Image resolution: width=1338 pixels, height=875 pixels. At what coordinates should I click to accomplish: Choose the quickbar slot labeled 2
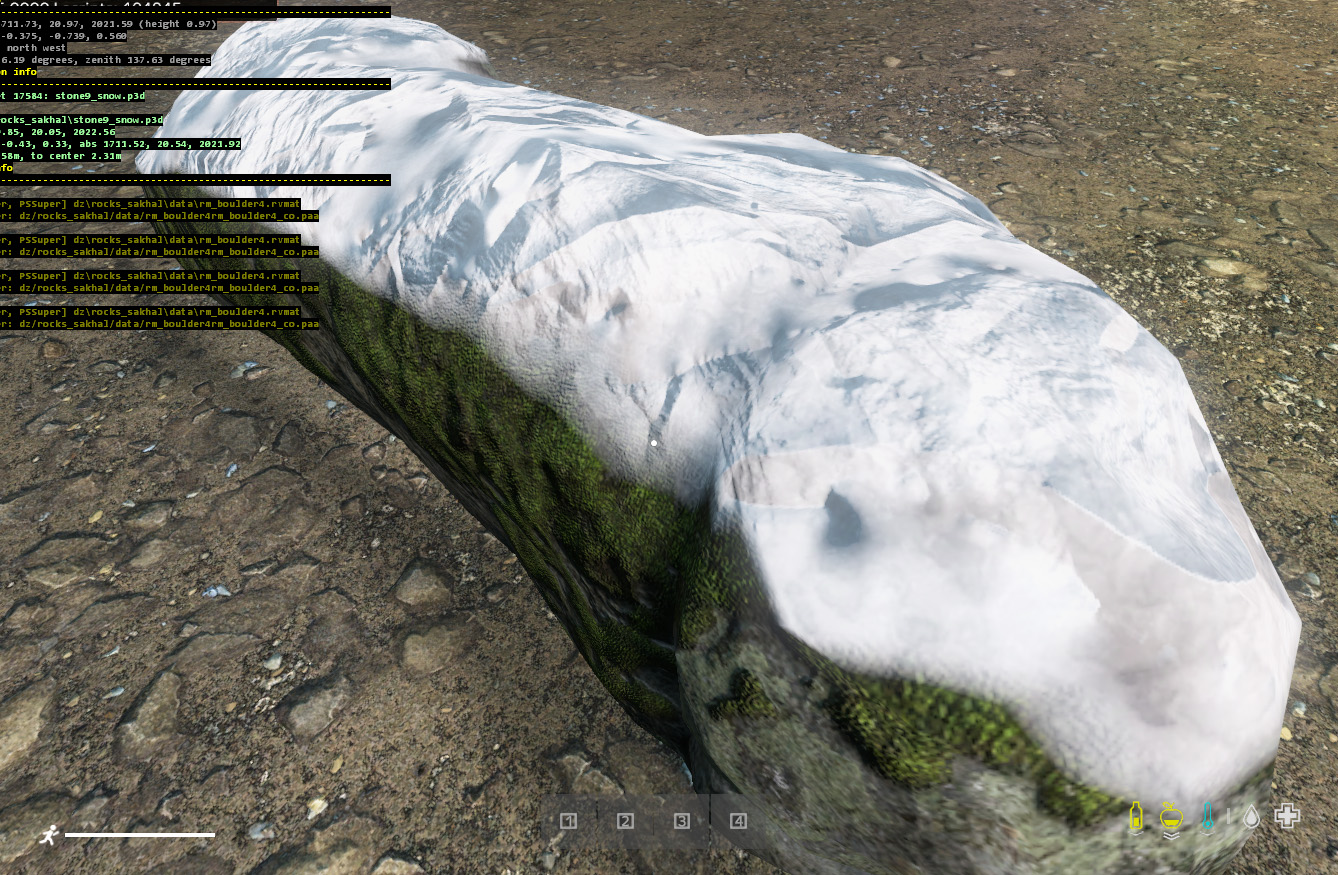click(626, 821)
